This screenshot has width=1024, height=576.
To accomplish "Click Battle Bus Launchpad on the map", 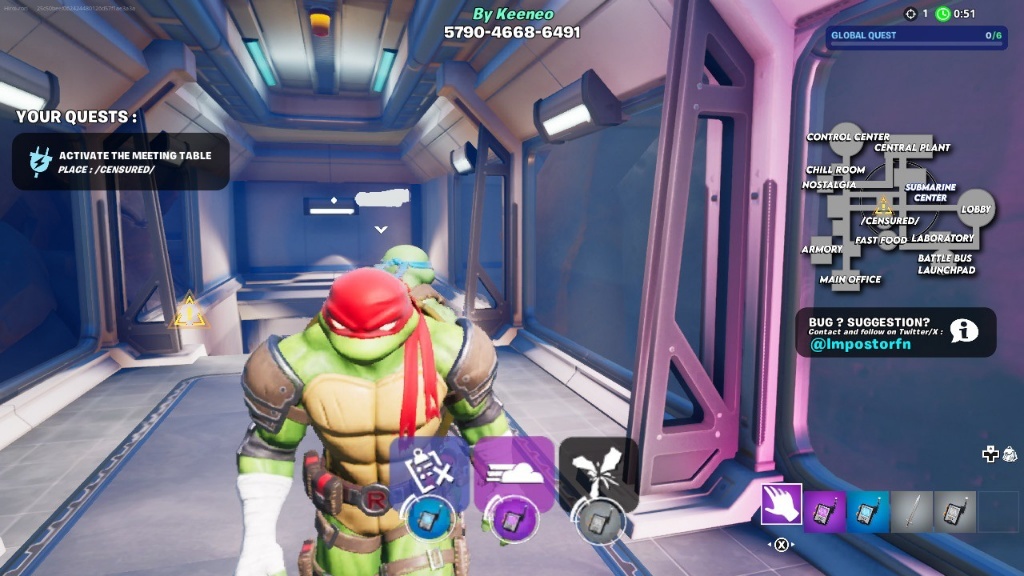I will tap(946, 264).
